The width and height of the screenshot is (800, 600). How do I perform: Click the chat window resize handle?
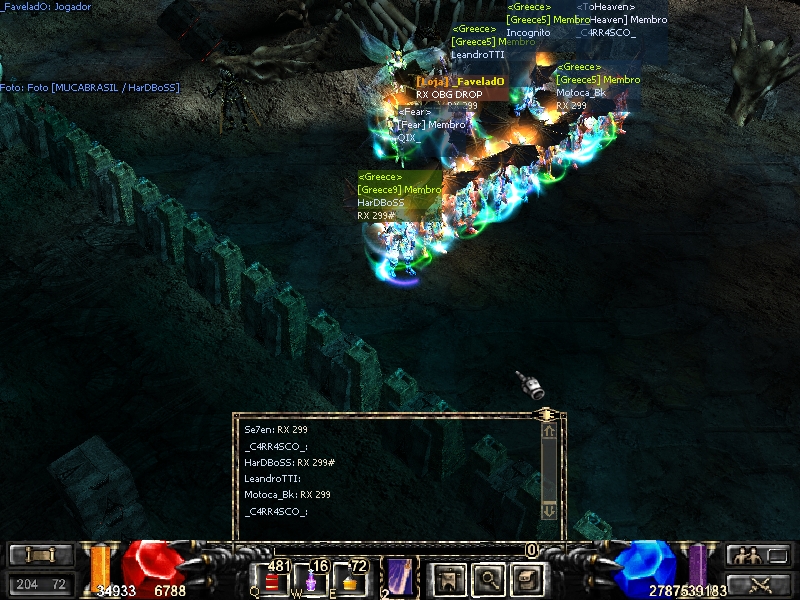point(546,412)
